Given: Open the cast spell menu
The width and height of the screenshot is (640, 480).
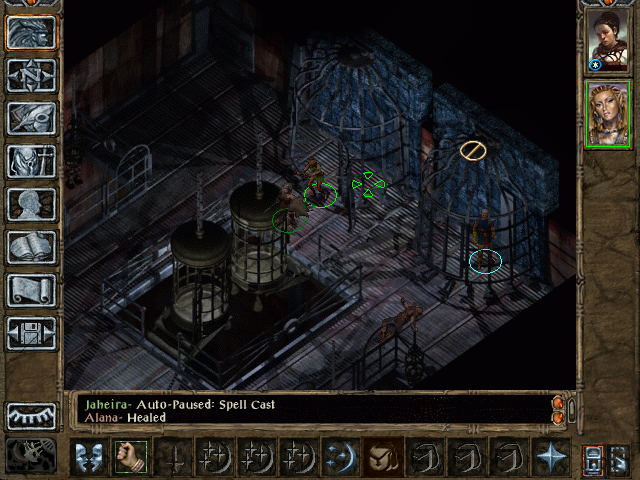Looking at the screenshot, I should tap(338, 457).
